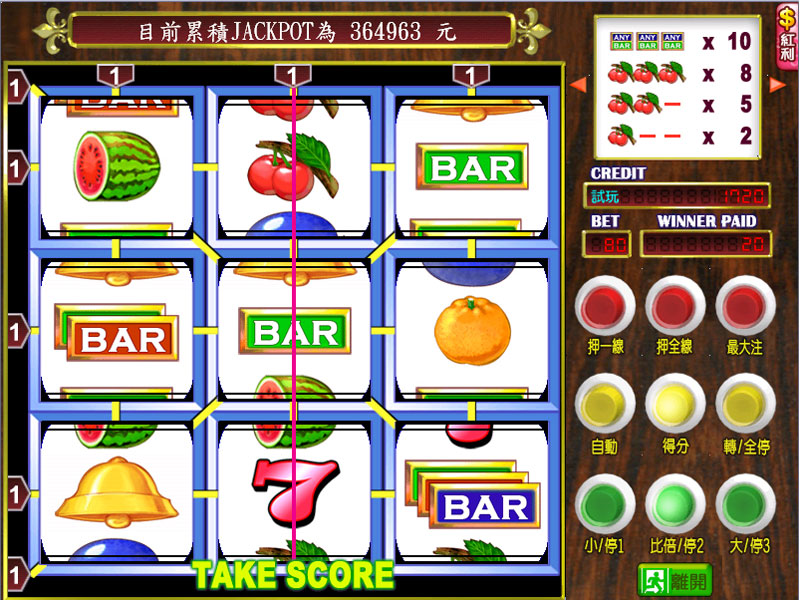The width and height of the screenshot is (800, 600).
Task: Hit the red 押全線 bet-all-lines button
Action: 674,306
